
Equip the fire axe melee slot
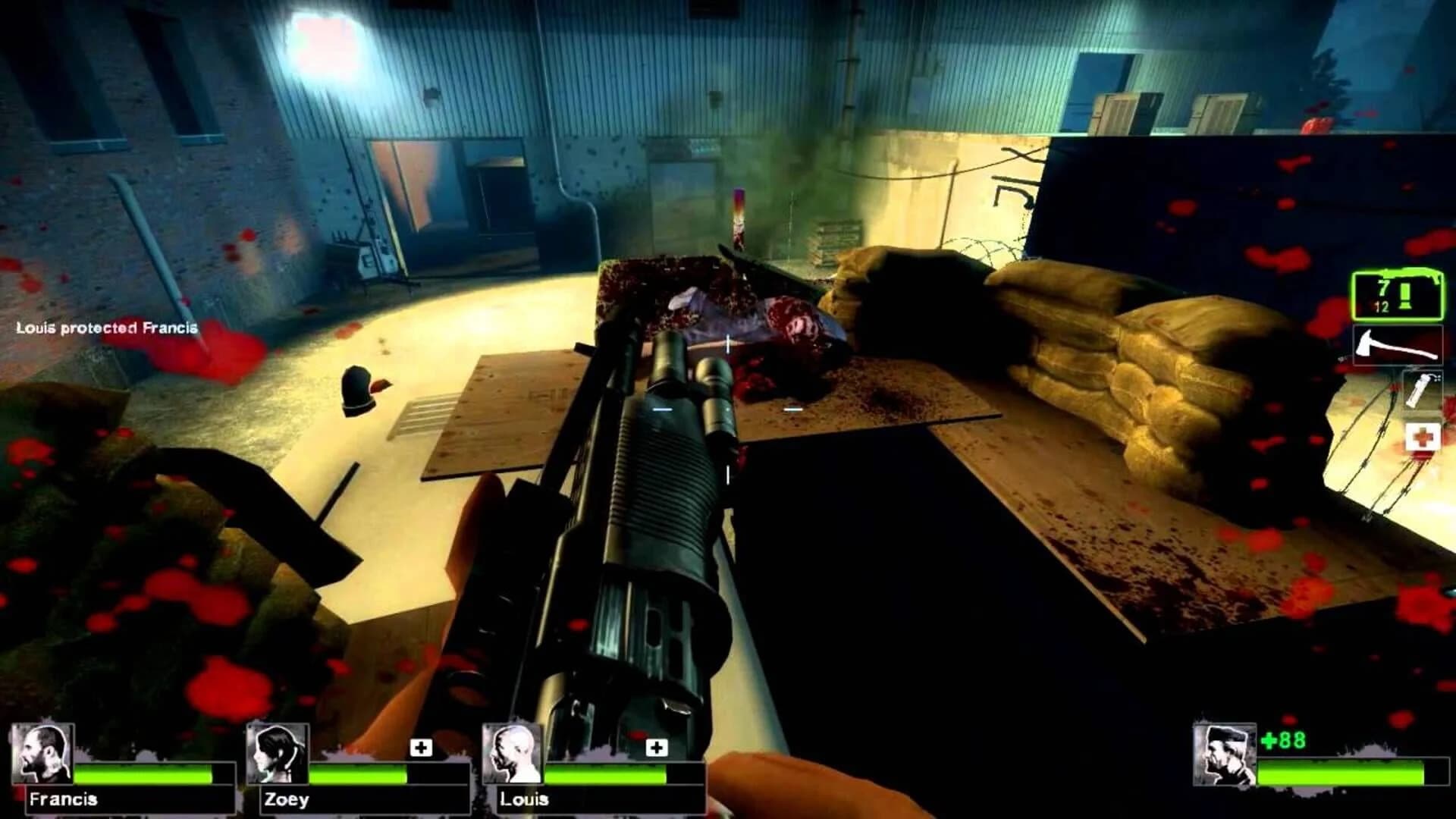pyautogui.click(x=1398, y=345)
